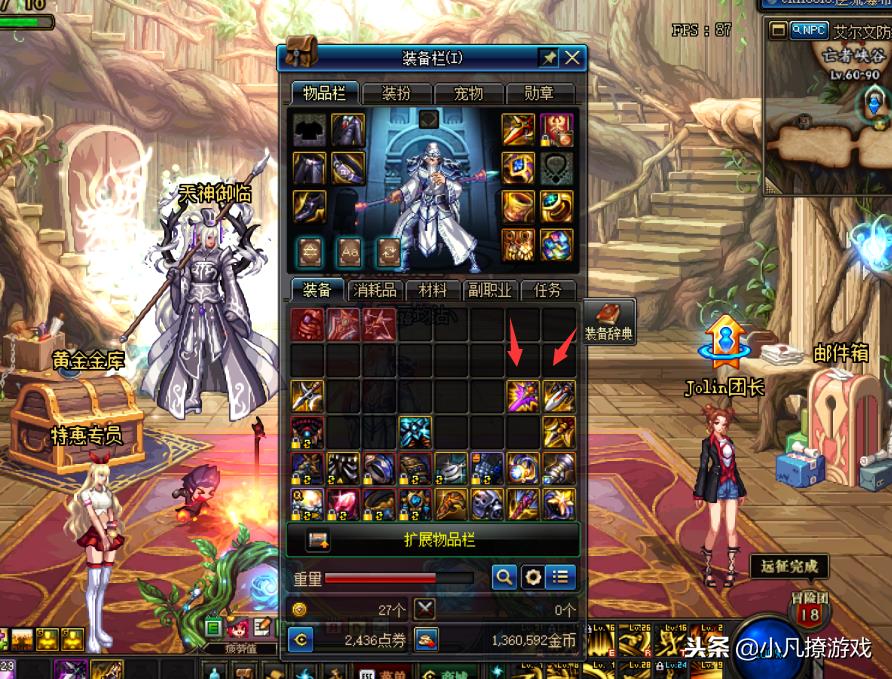Select the skull helmet inventory item

coord(486,503)
